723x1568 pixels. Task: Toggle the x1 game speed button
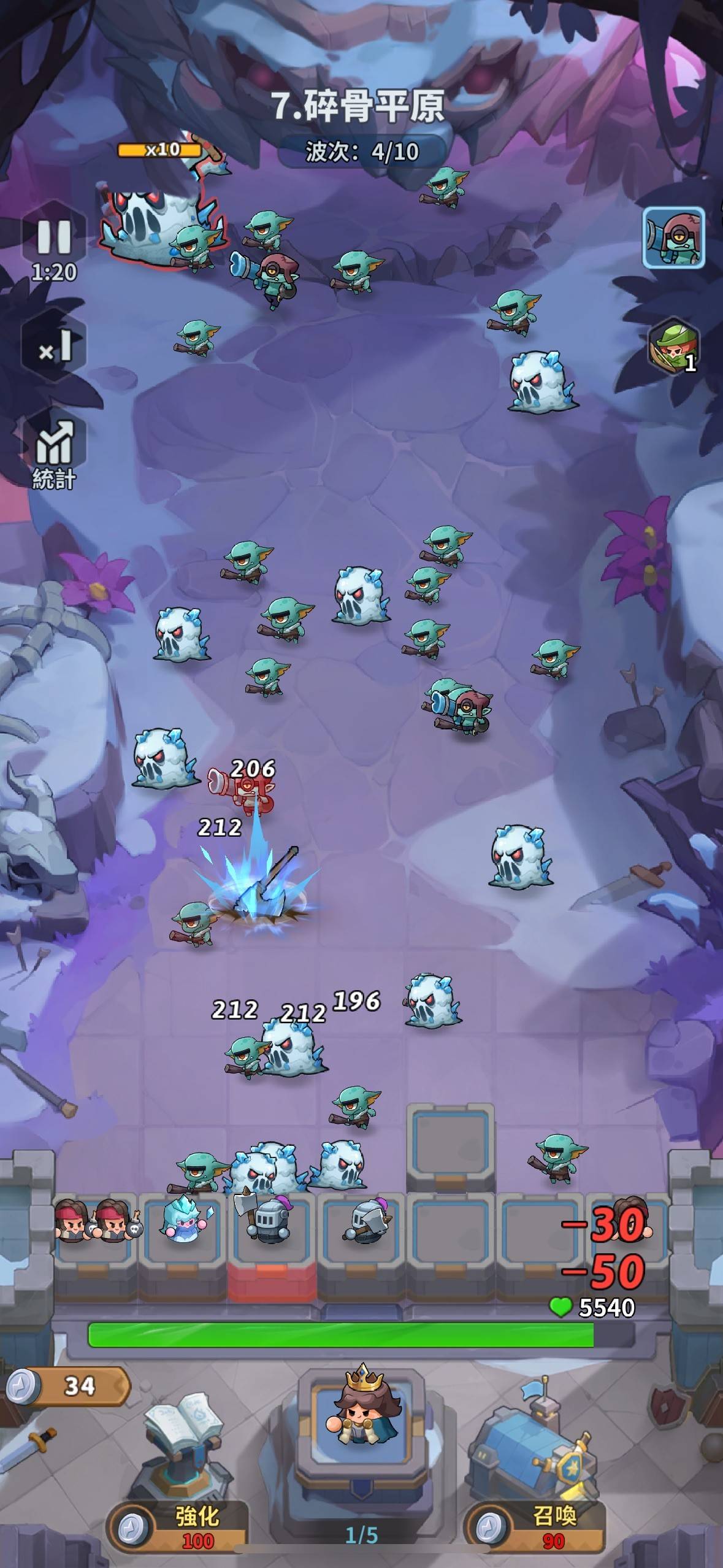[x=54, y=347]
